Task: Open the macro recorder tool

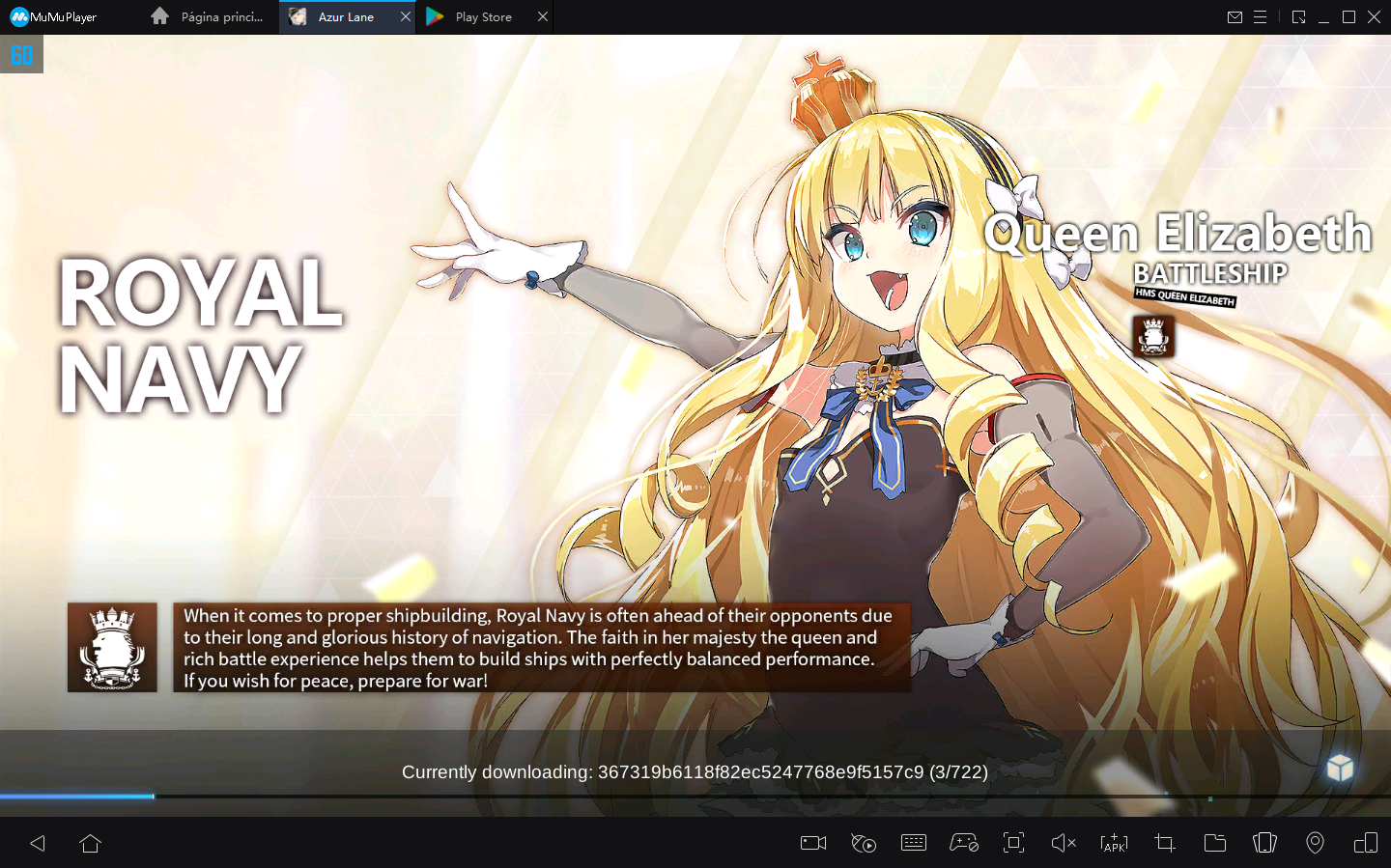Action: pyautogui.click(x=864, y=843)
